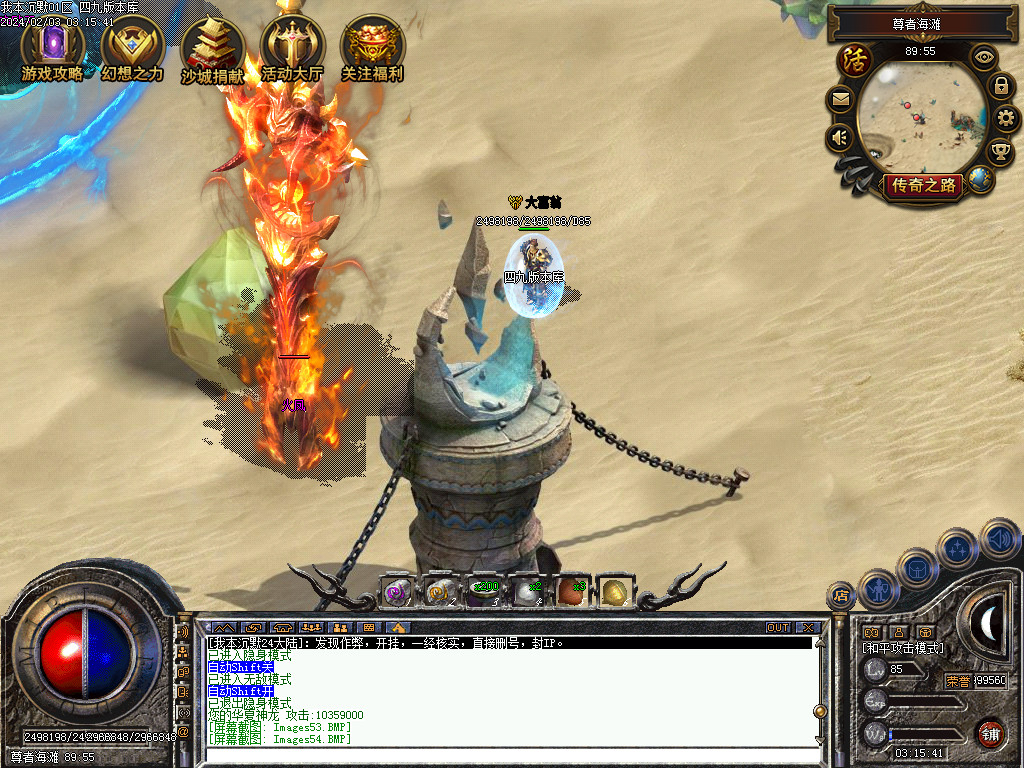1024x768 pixels.
Task: Click the red 传奇之路 button
Action: tap(923, 185)
